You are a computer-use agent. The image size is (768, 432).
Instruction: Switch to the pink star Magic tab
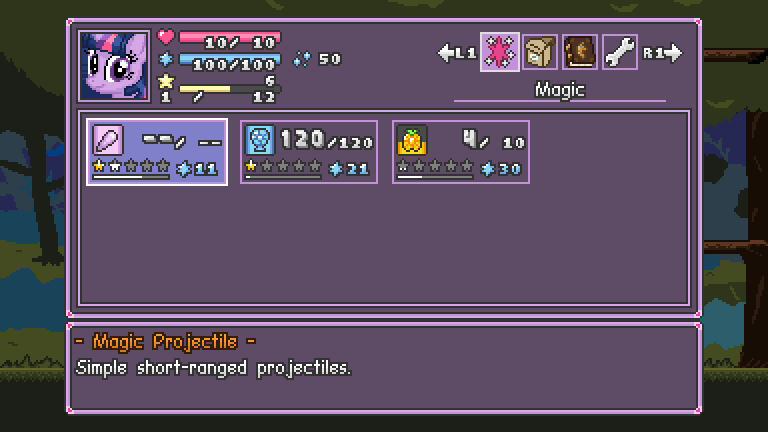tap(499, 52)
